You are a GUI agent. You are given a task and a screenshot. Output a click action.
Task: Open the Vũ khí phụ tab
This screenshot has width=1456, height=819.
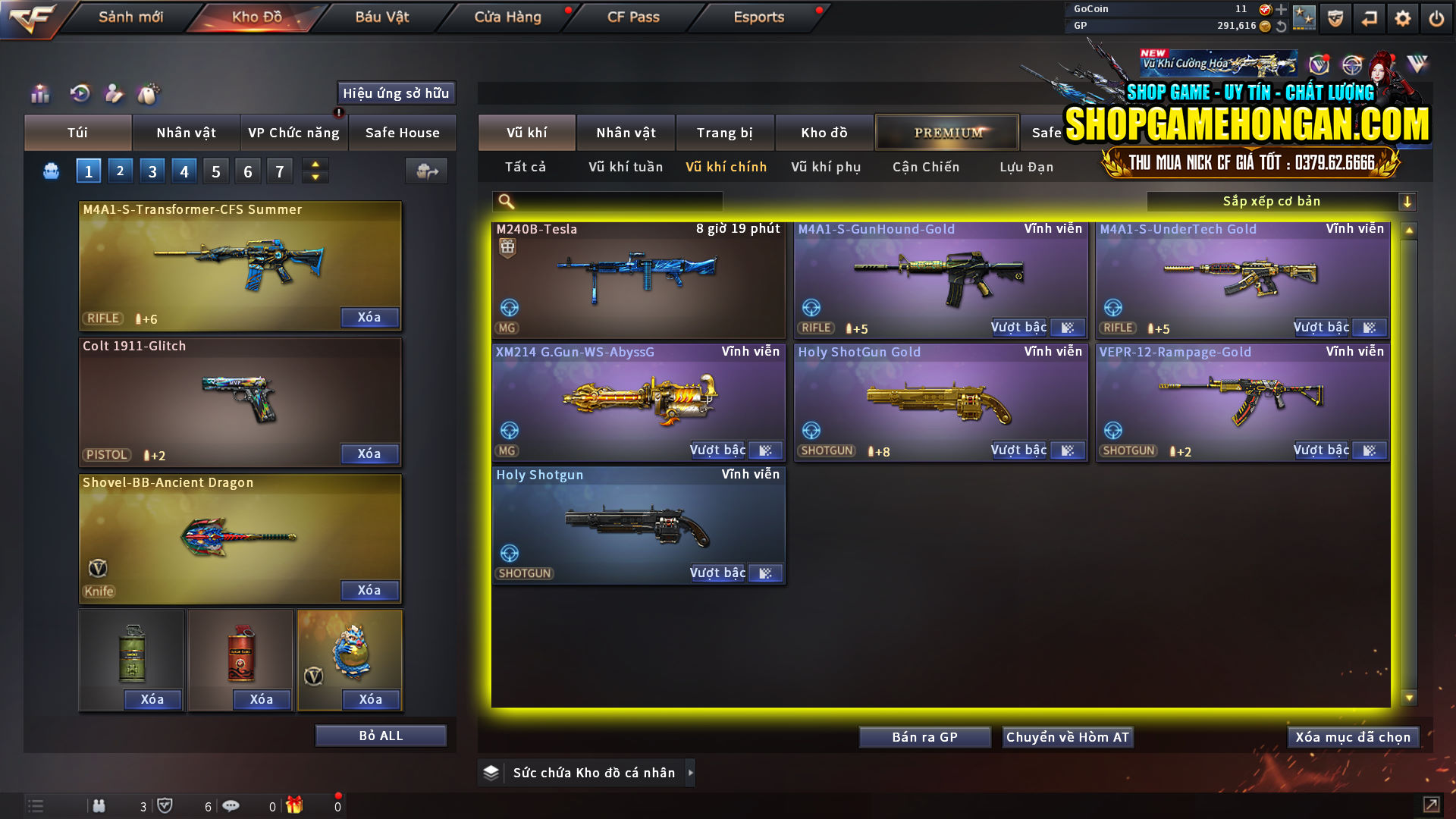point(825,167)
